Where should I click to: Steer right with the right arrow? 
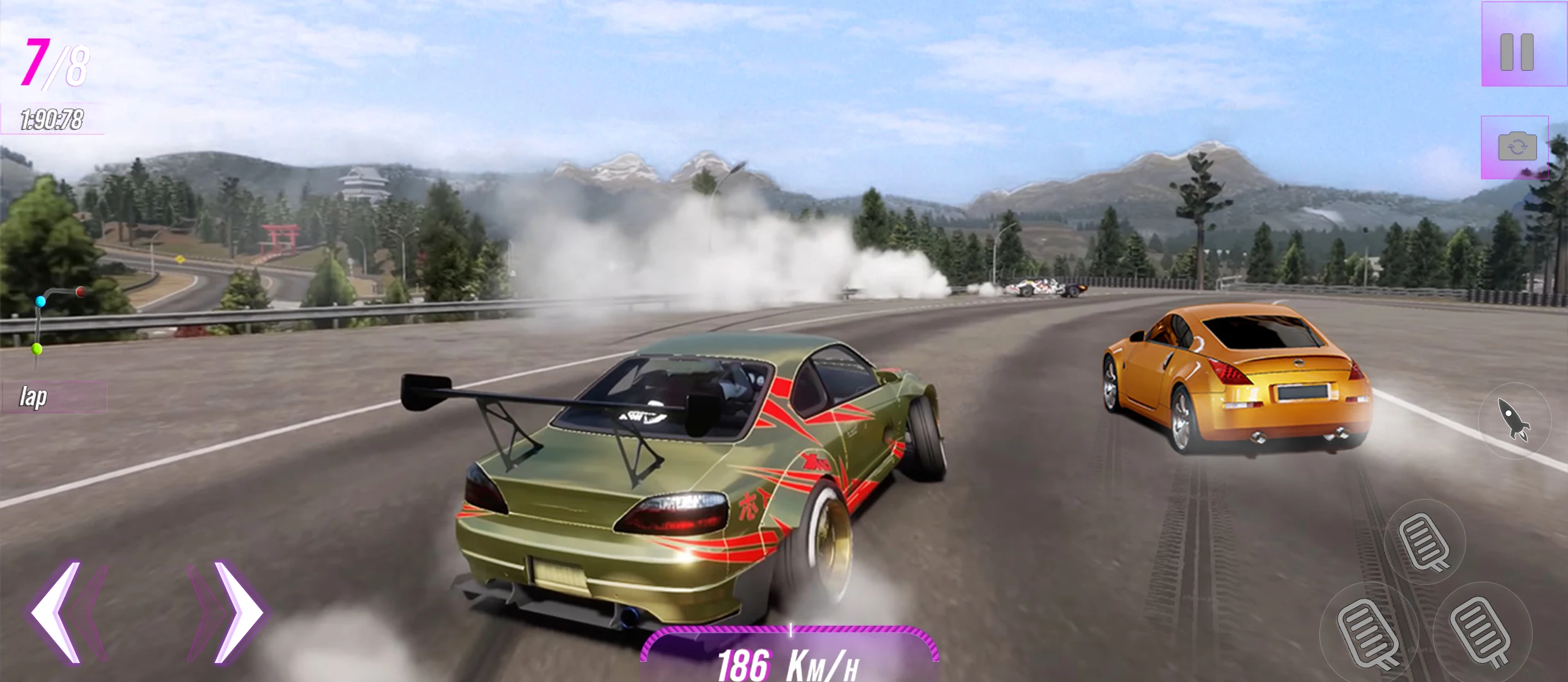pyautogui.click(x=237, y=612)
